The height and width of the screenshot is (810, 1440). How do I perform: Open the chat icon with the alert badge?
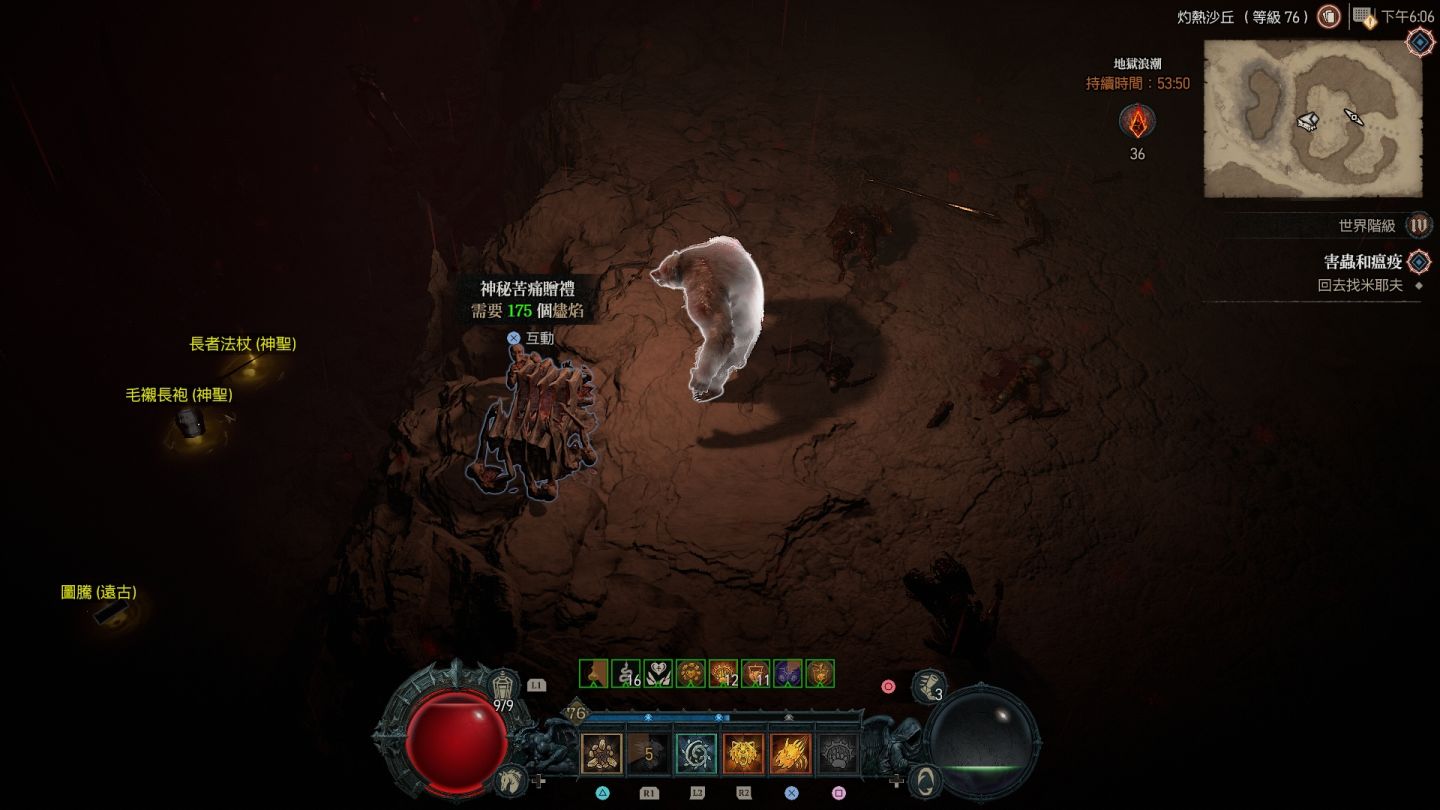1363,17
